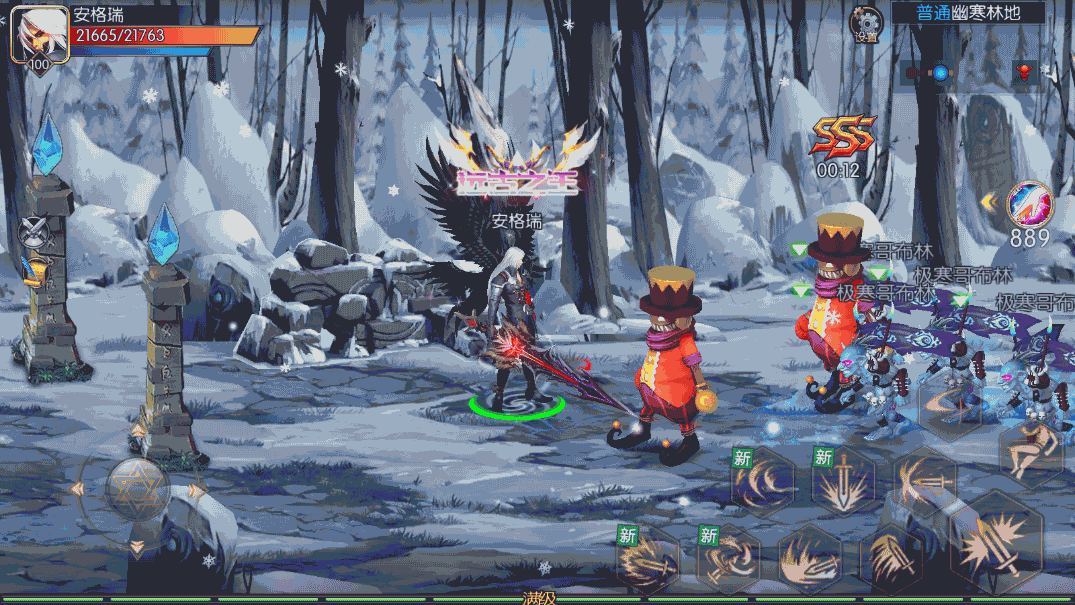
Task: Use the consumable orb showing 889
Action: click(x=1029, y=204)
